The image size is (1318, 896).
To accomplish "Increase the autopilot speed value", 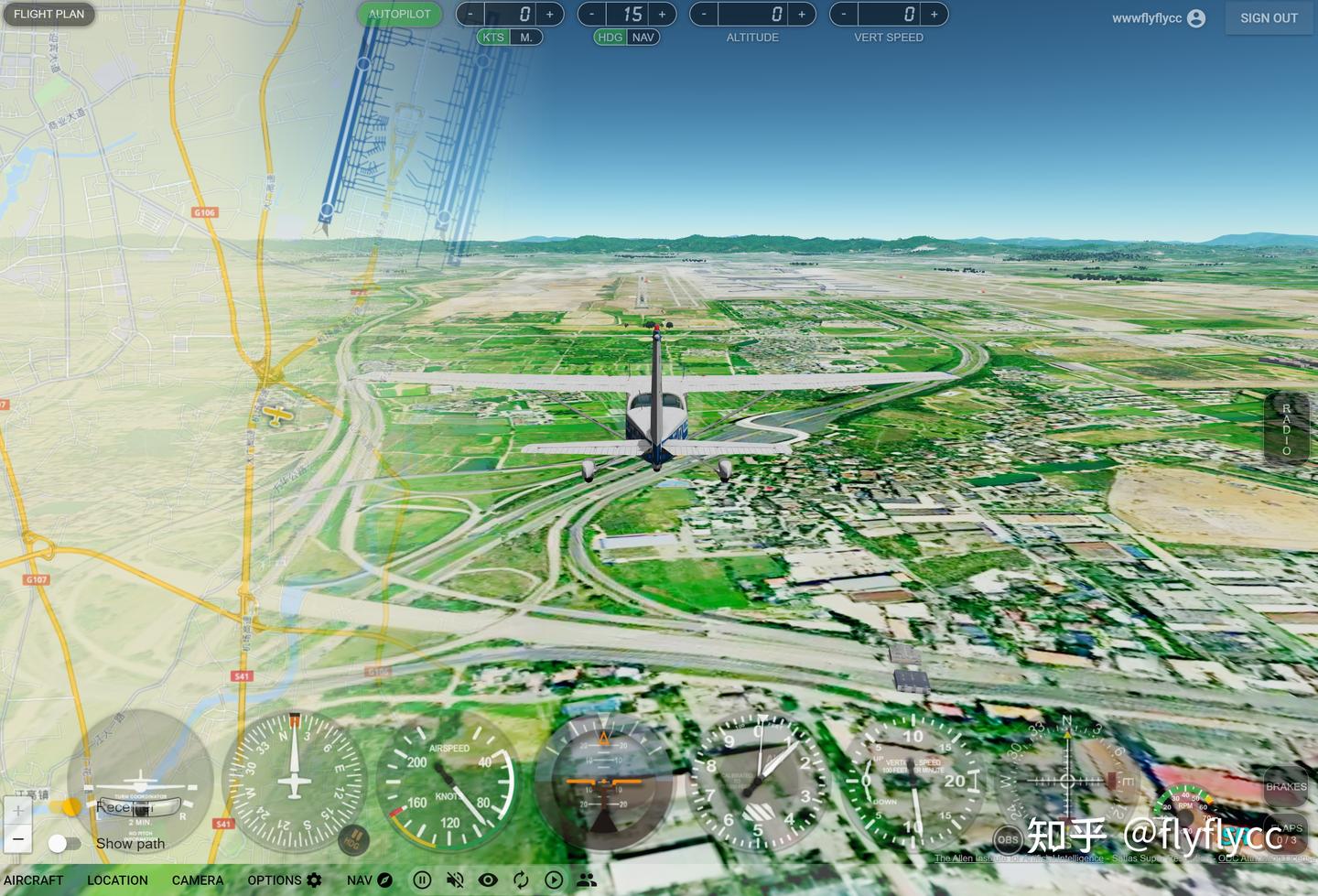I will [x=550, y=14].
